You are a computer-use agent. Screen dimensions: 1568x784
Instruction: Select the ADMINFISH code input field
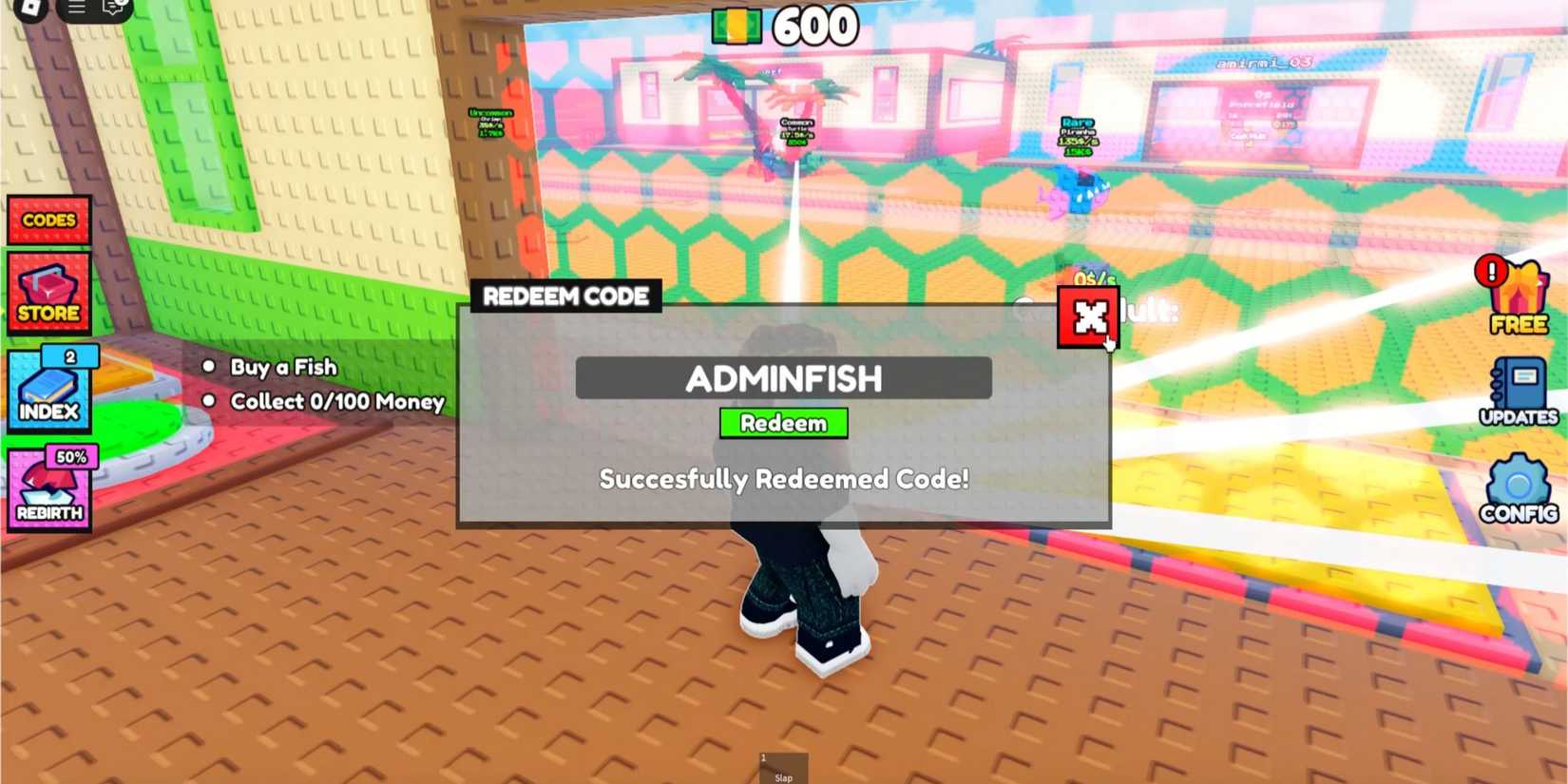click(783, 378)
